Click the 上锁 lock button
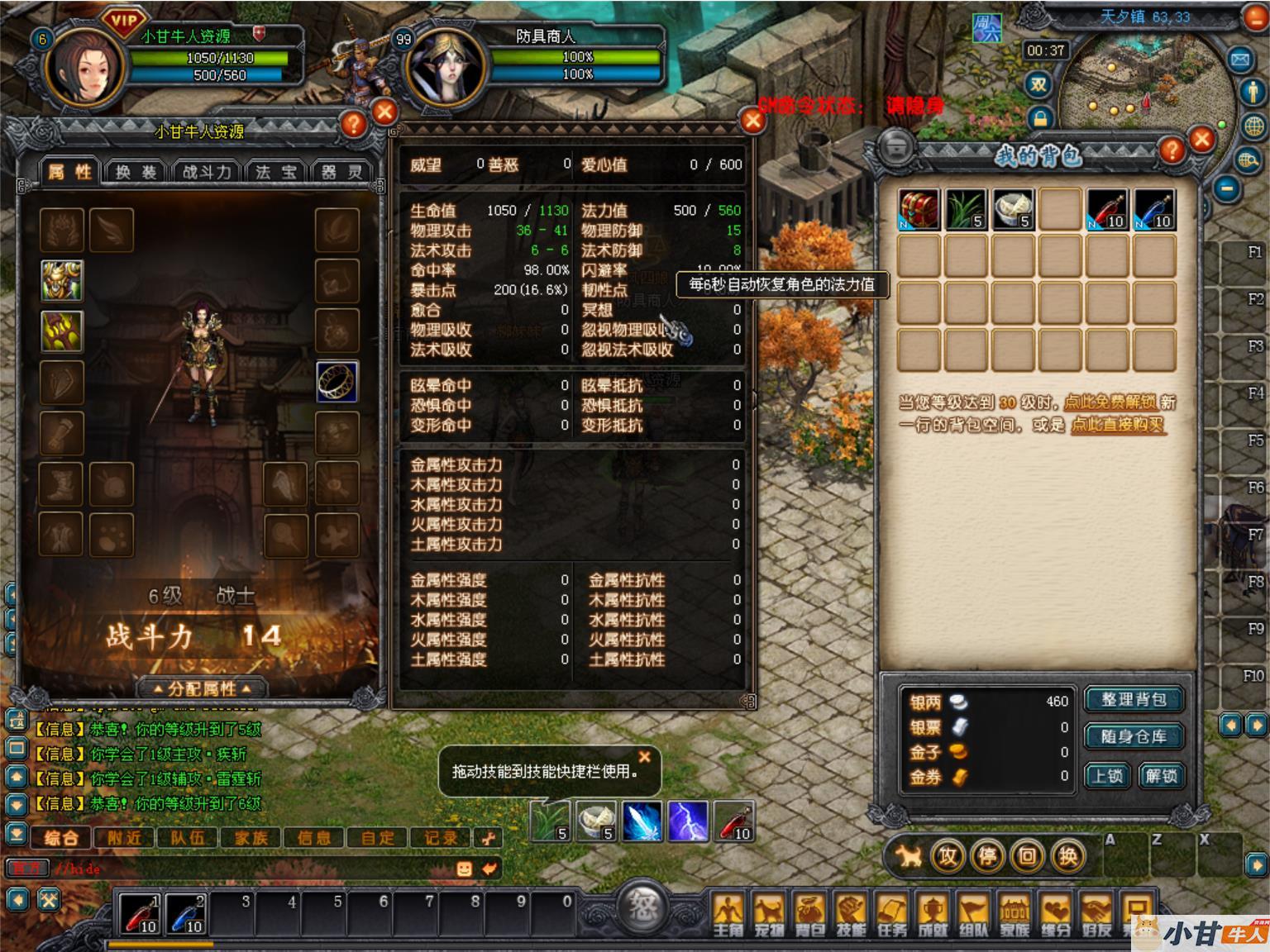Viewport: 1270px width, 952px height. click(x=1107, y=776)
